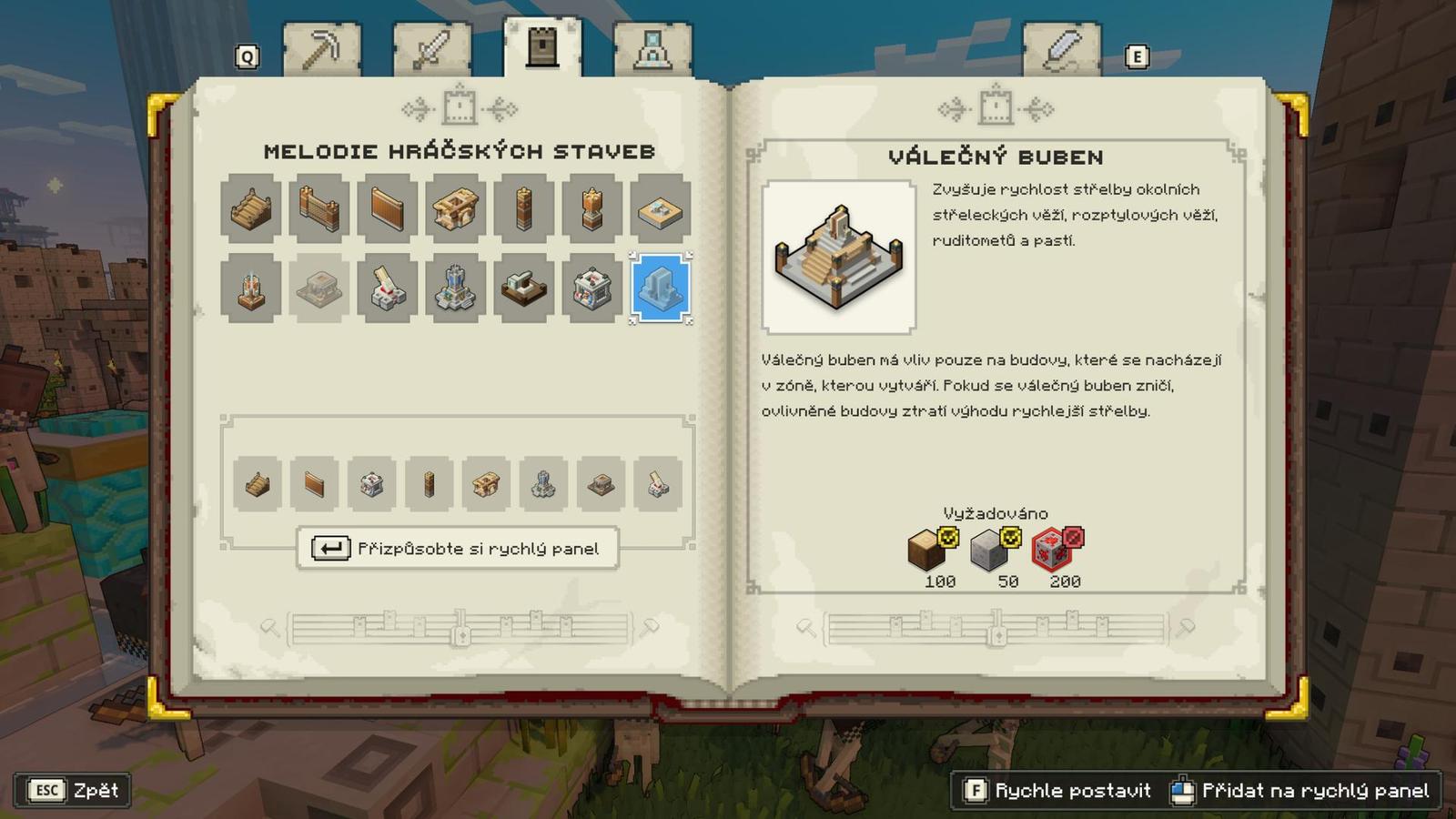Select the catapult in the quick panel
This screenshot has height=819, width=1456.
click(658, 484)
